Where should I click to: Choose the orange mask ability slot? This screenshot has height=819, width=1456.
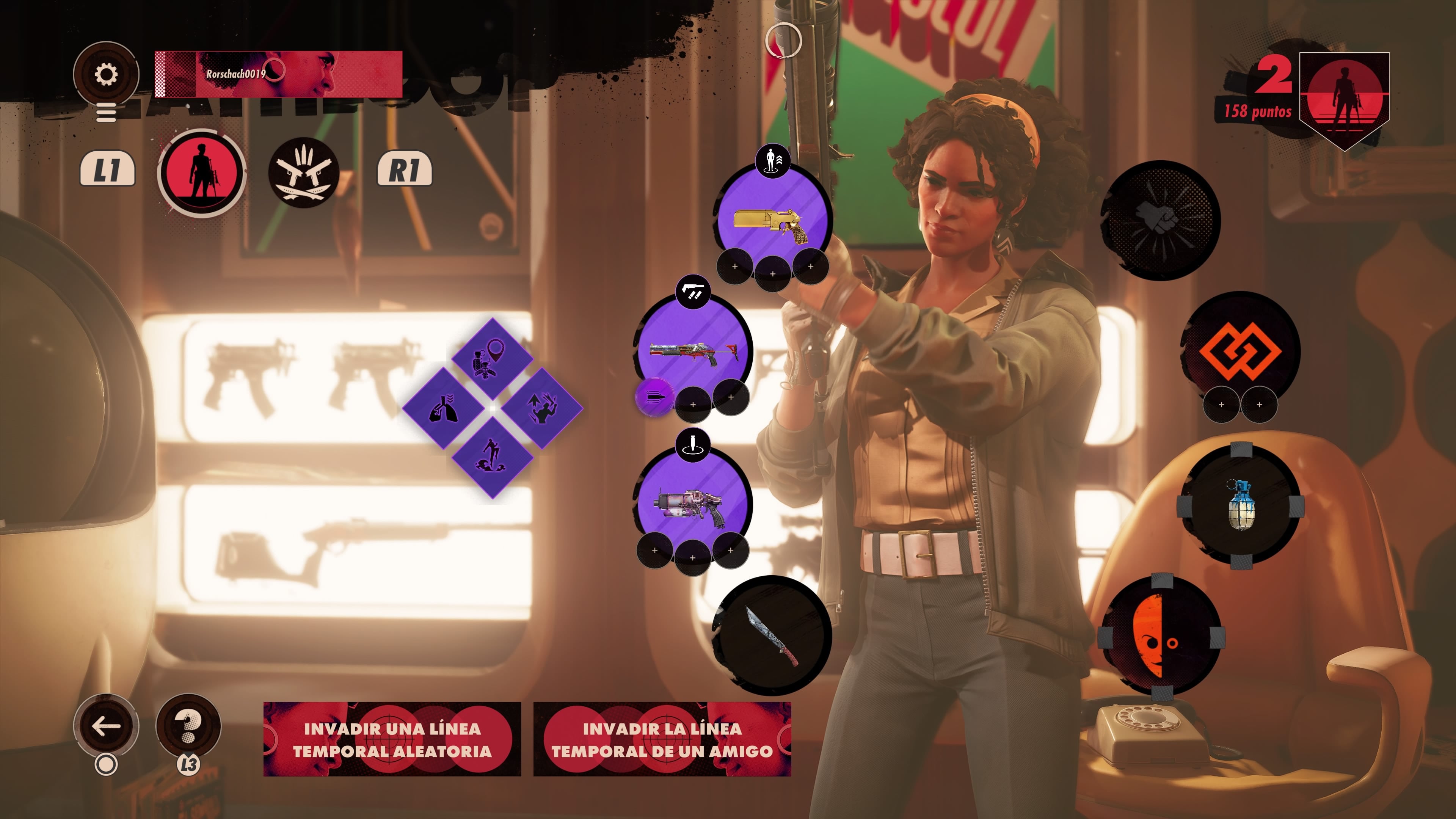1161,636
